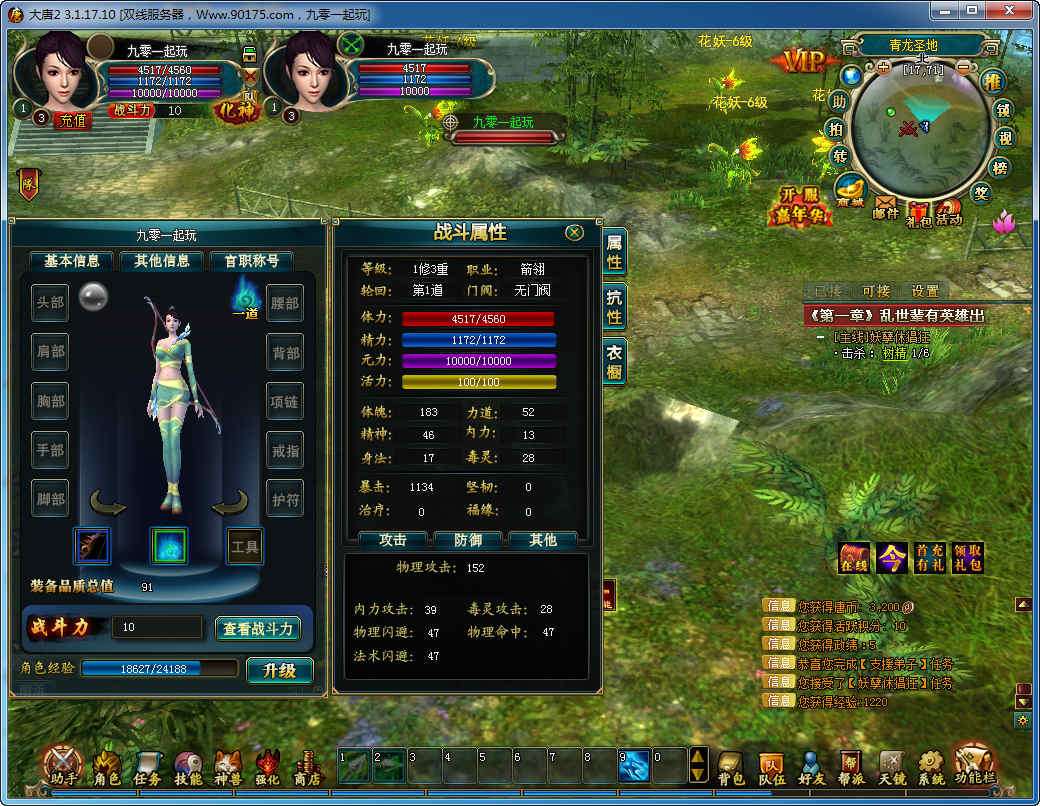Open the 抗性 resistance side tab

(614, 306)
